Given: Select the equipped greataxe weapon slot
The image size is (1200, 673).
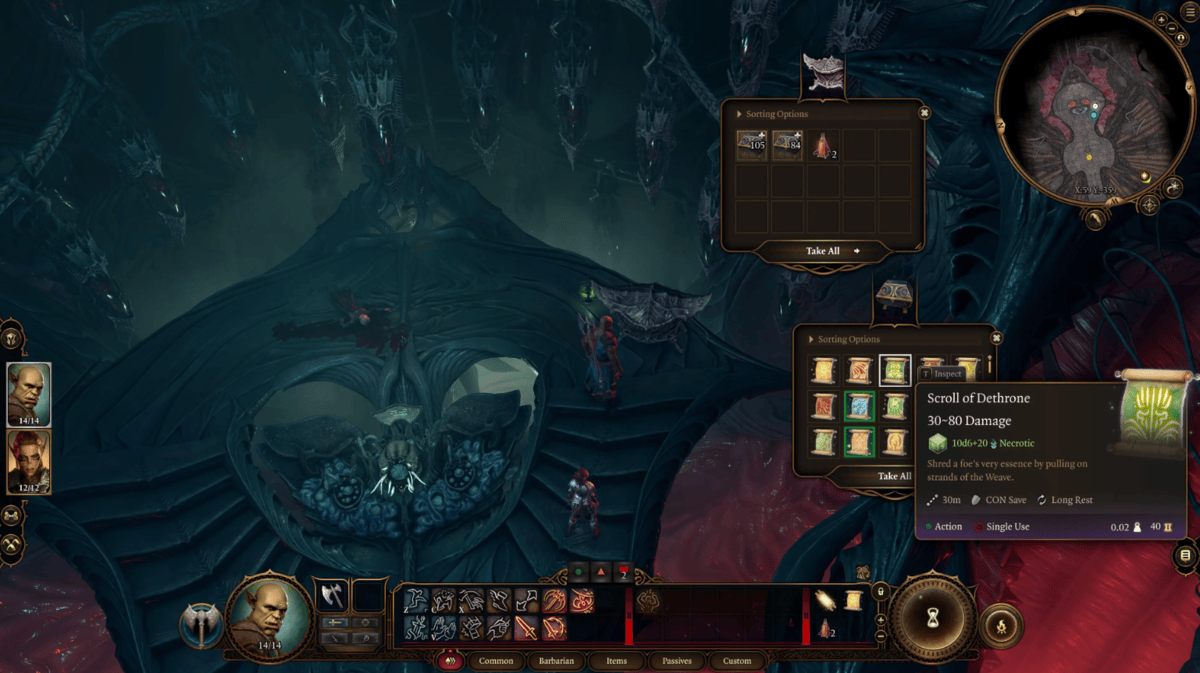Looking at the screenshot, I should pos(331,595).
